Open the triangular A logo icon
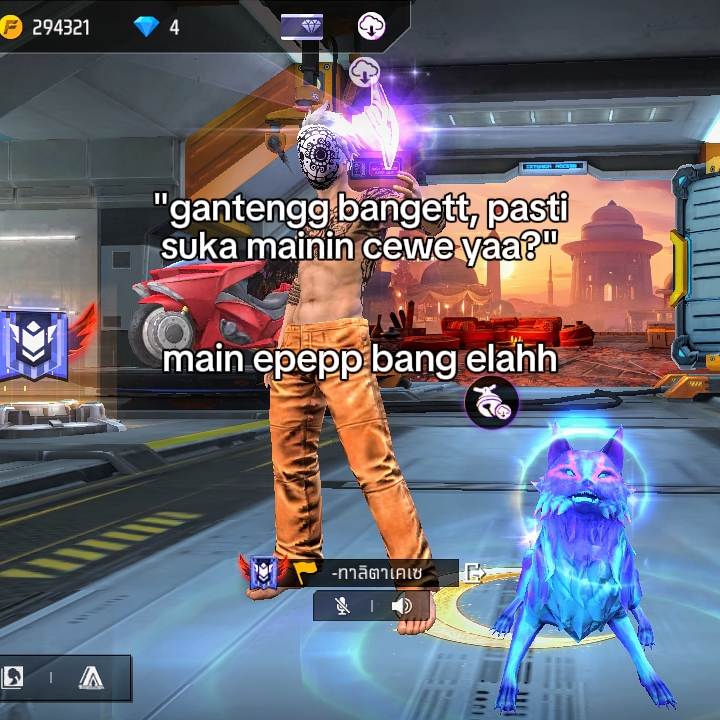This screenshot has width=720, height=720. pyautogui.click(x=91, y=678)
